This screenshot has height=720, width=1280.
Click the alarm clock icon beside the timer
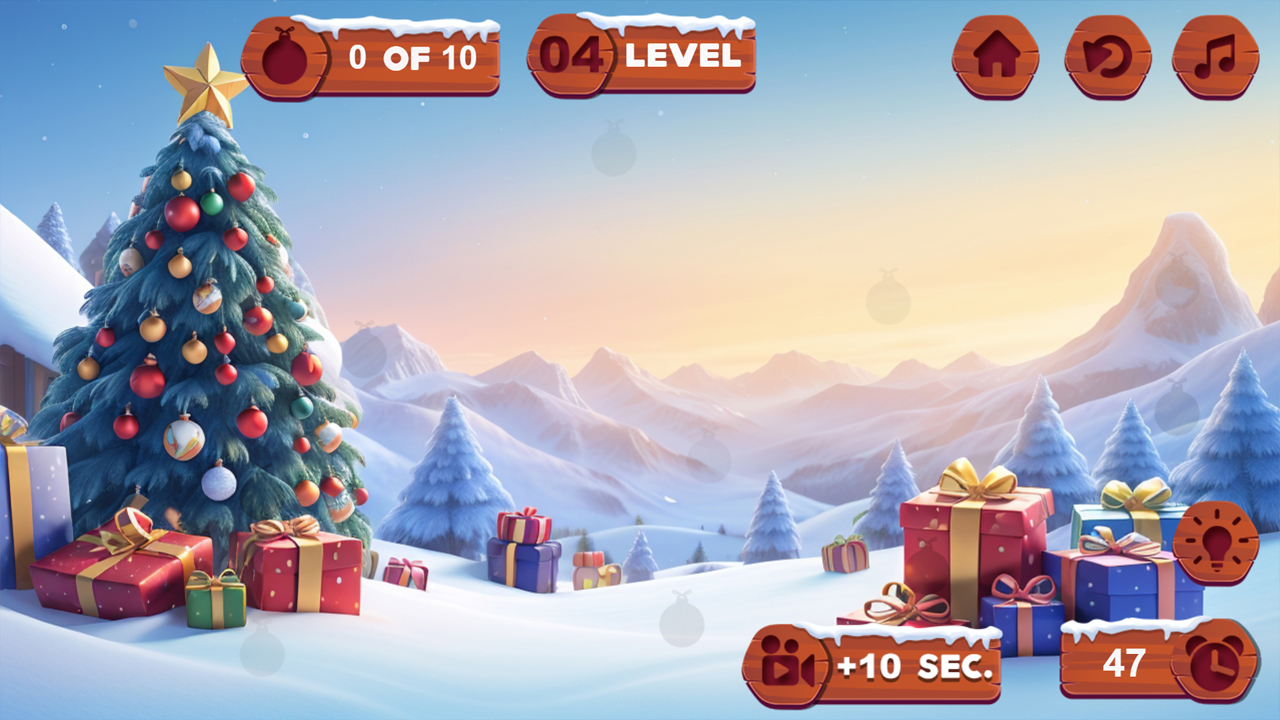pos(1216,667)
